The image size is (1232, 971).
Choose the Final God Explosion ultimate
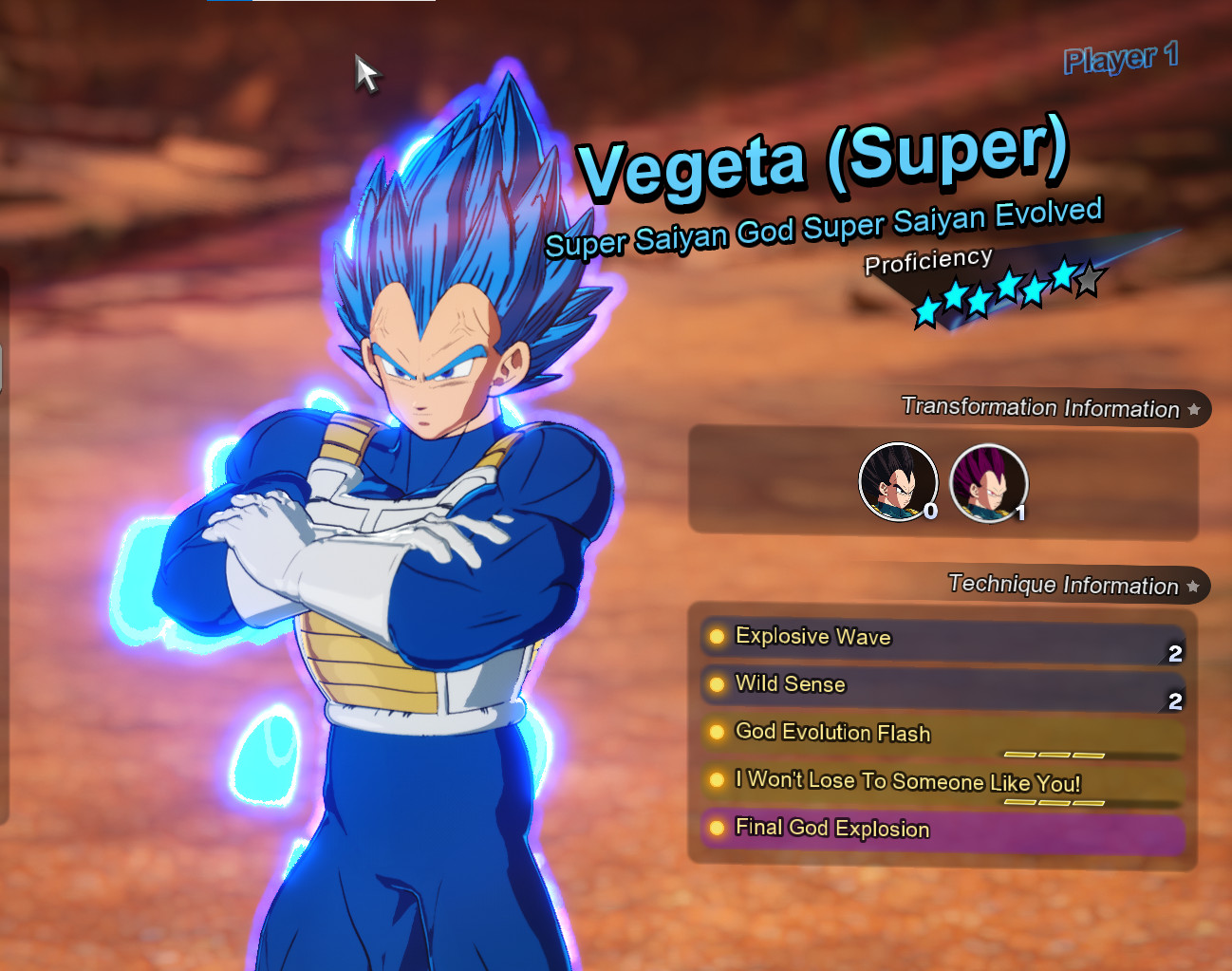pos(942,831)
